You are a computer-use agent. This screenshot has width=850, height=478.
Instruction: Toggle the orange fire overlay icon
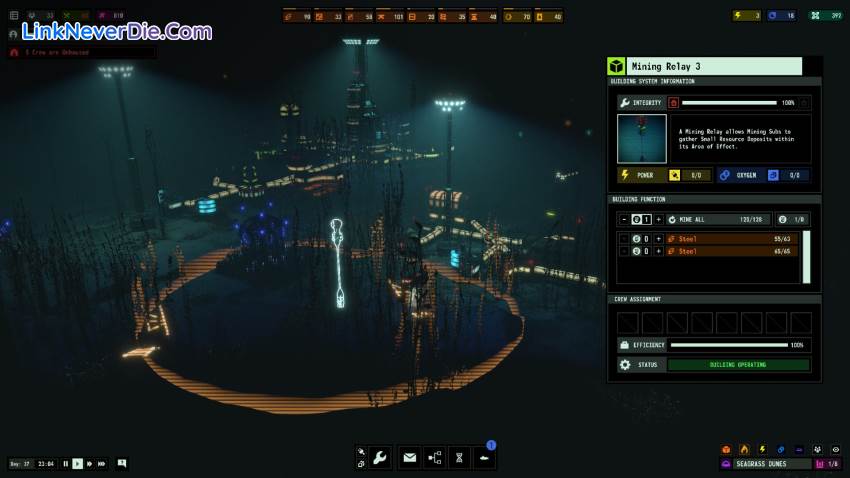click(x=744, y=449)
